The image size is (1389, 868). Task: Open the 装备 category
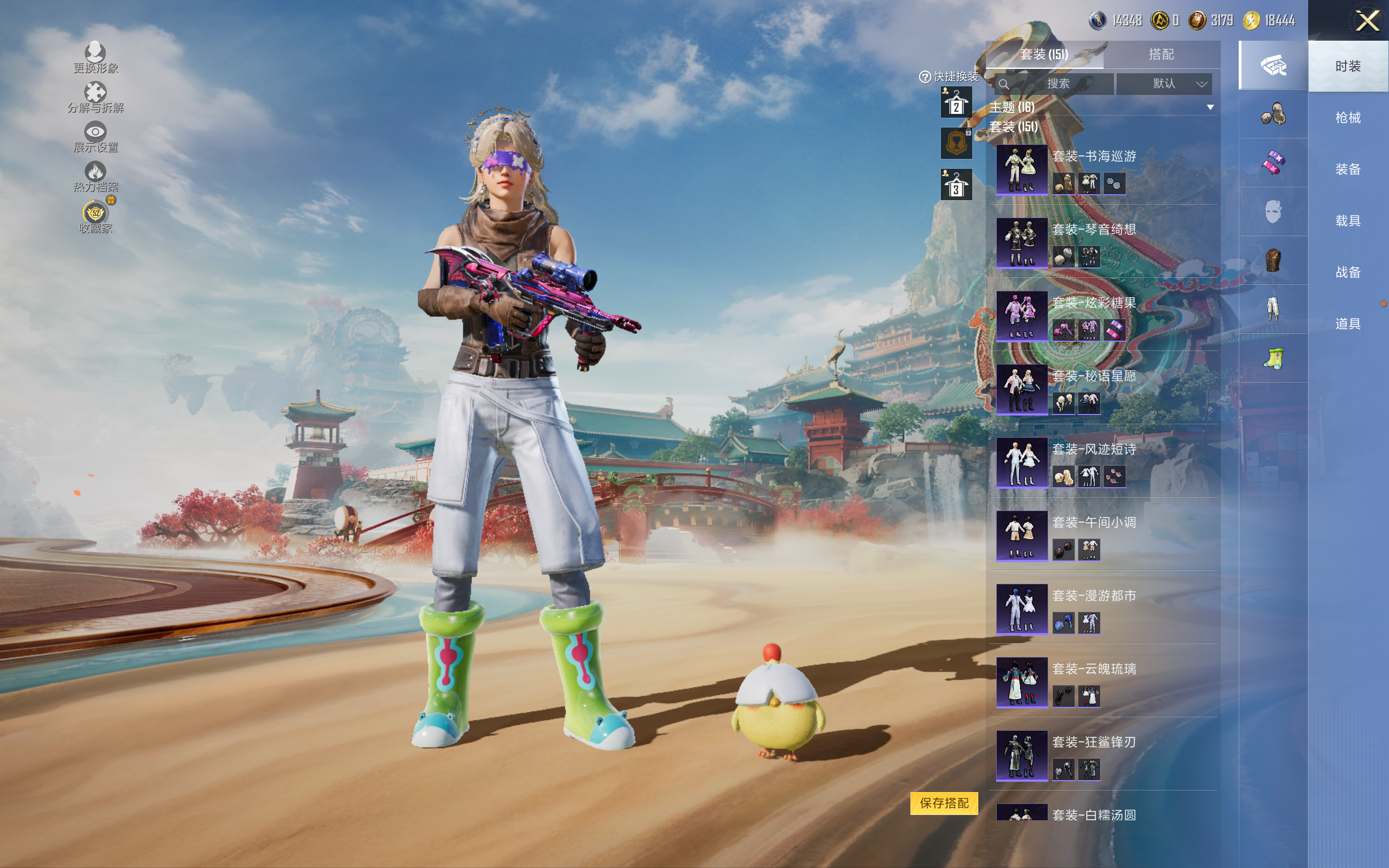click(1347, 169)
